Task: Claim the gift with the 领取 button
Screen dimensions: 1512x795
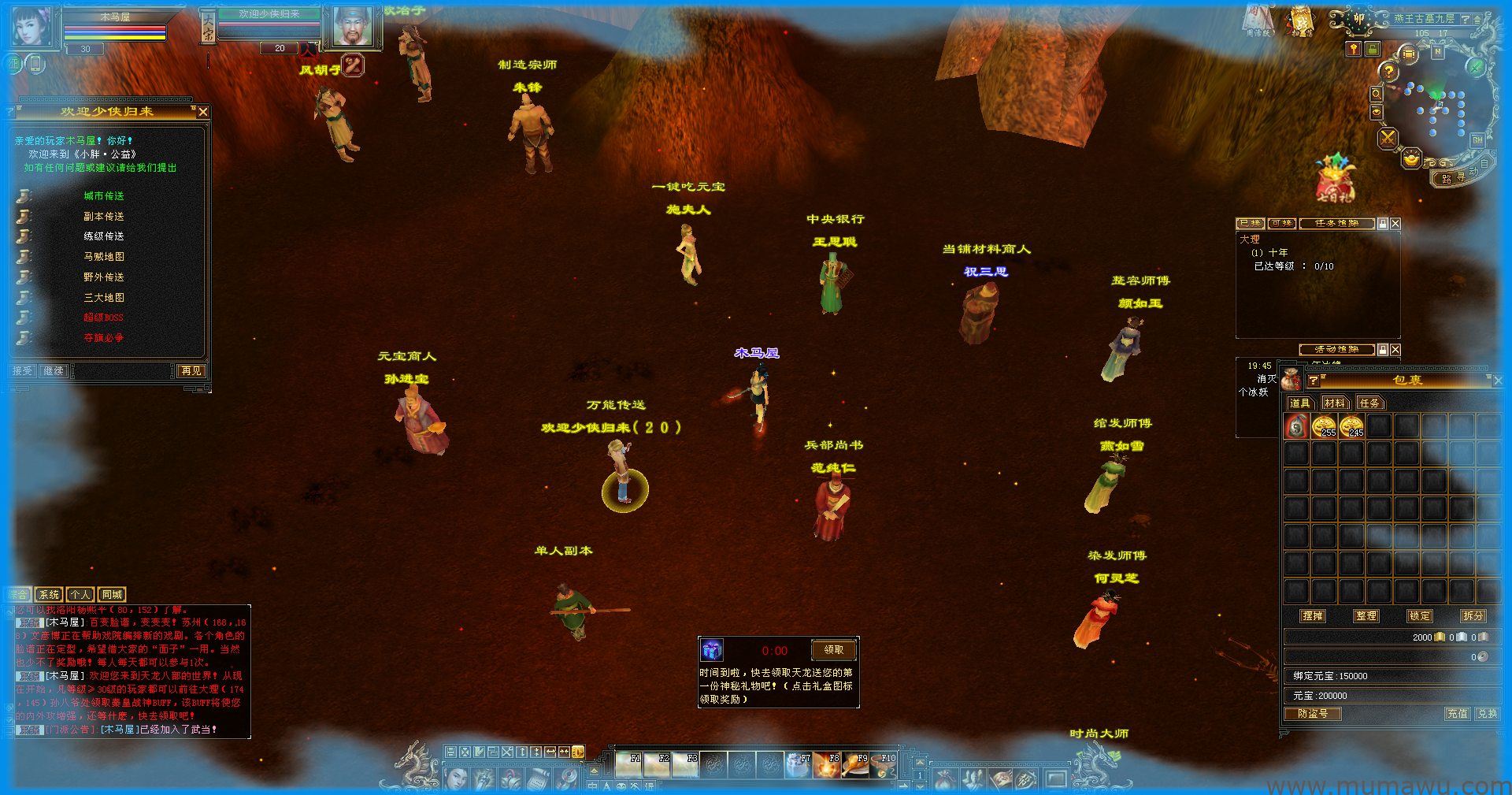Action: (833, 650)
